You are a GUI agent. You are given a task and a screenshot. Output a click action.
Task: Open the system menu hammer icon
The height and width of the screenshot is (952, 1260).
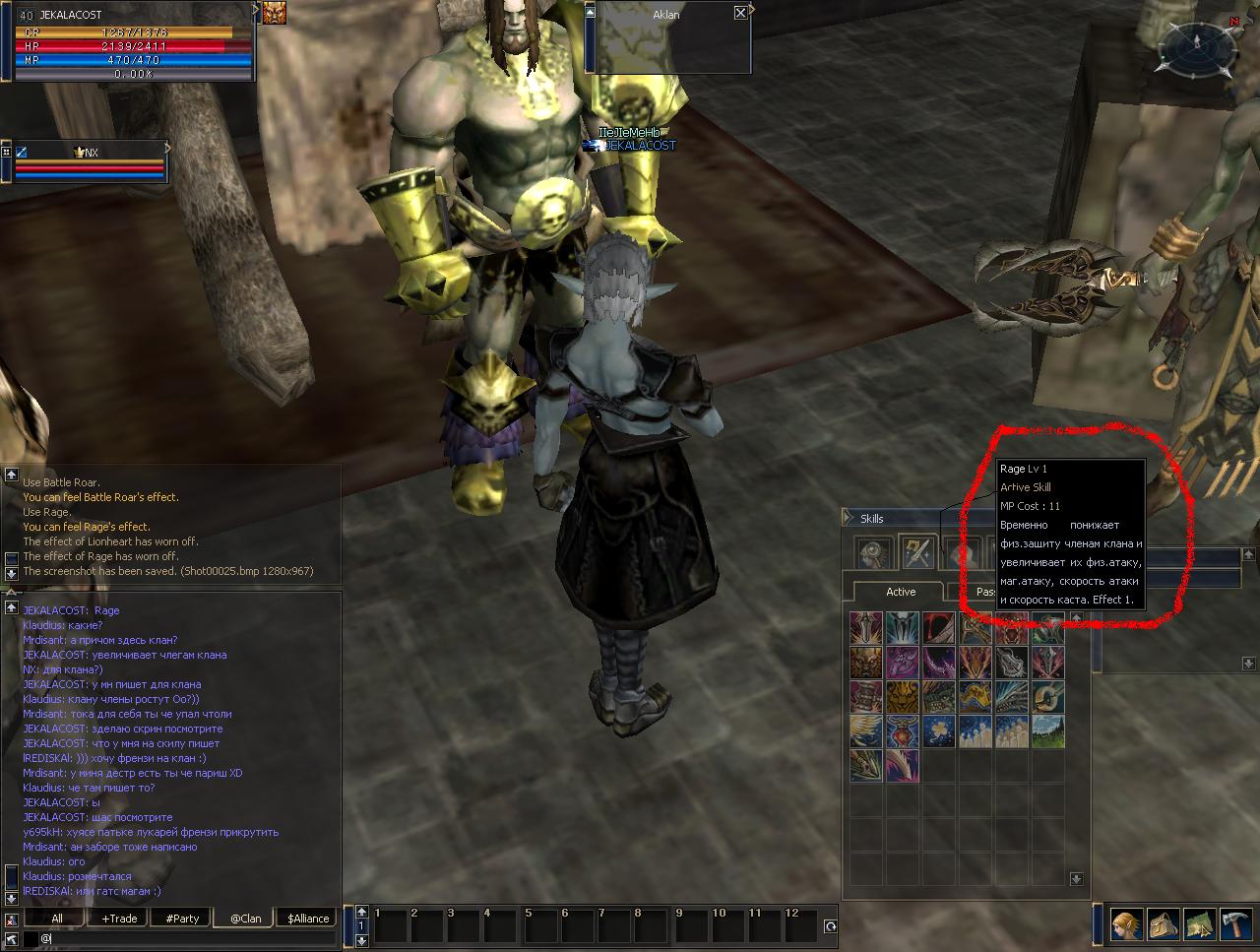click(1235, 924)
